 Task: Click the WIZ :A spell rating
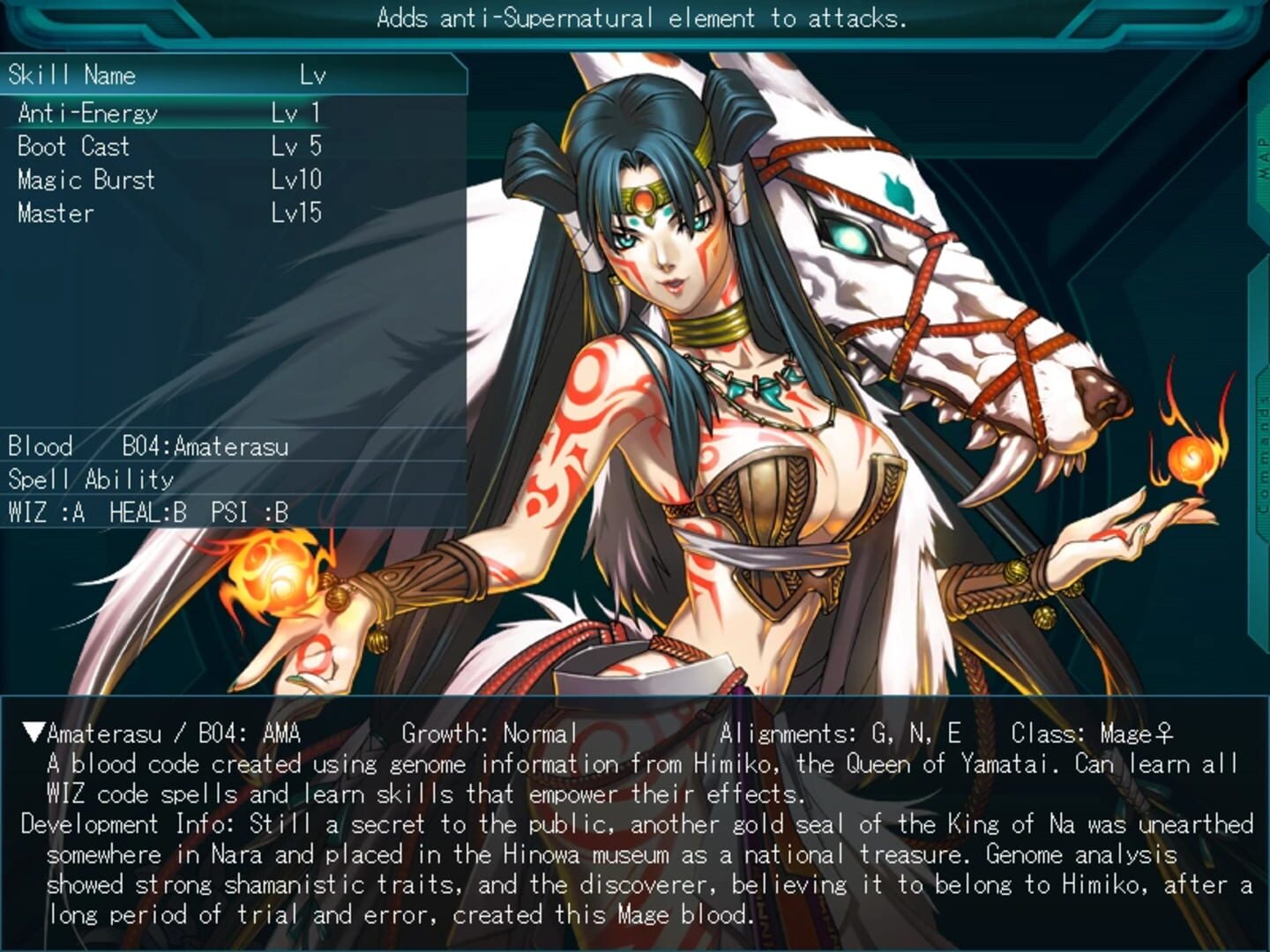pyautogui.click(x=44, y=512)
